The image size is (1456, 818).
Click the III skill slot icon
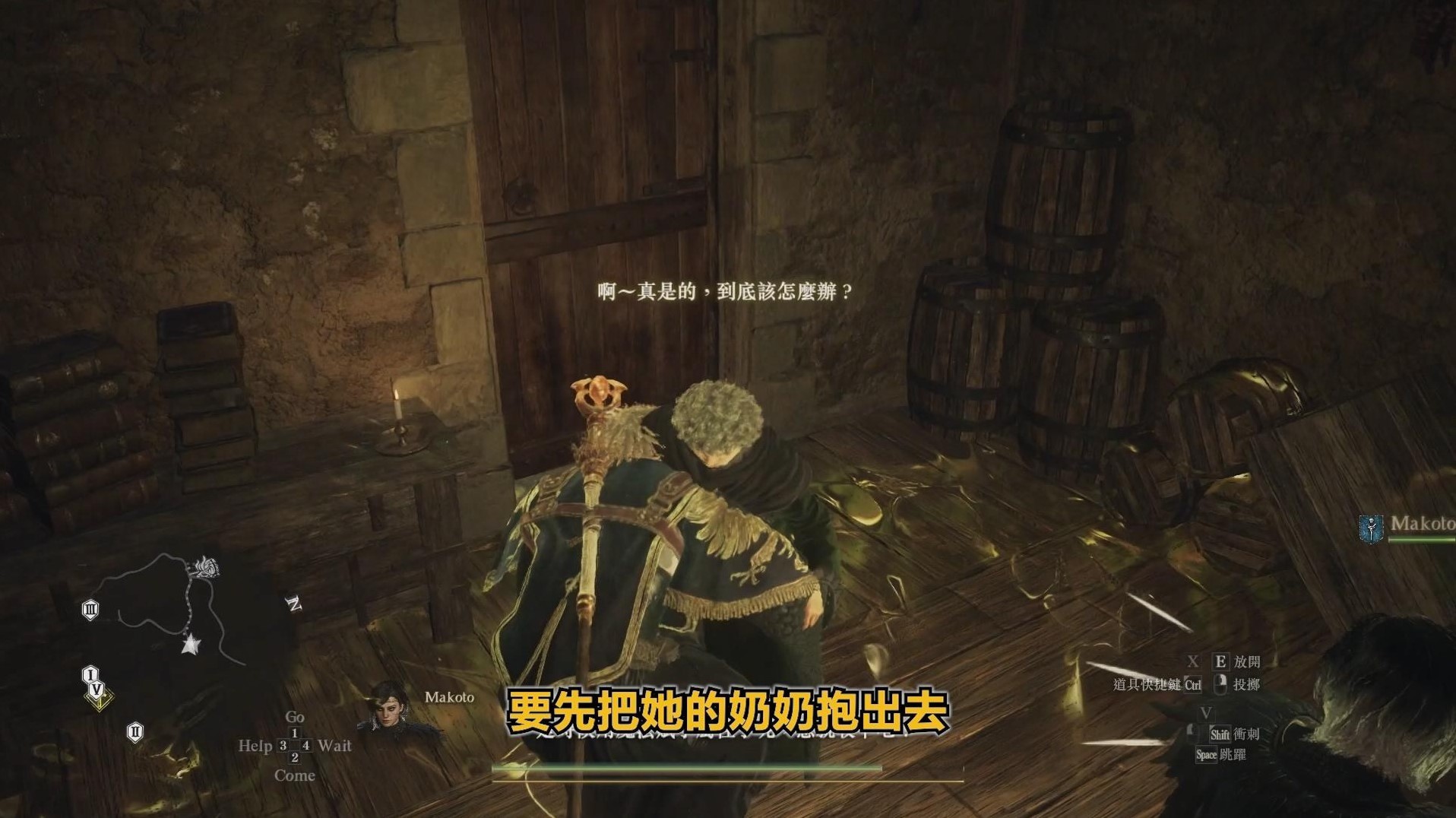pos(90,608)
